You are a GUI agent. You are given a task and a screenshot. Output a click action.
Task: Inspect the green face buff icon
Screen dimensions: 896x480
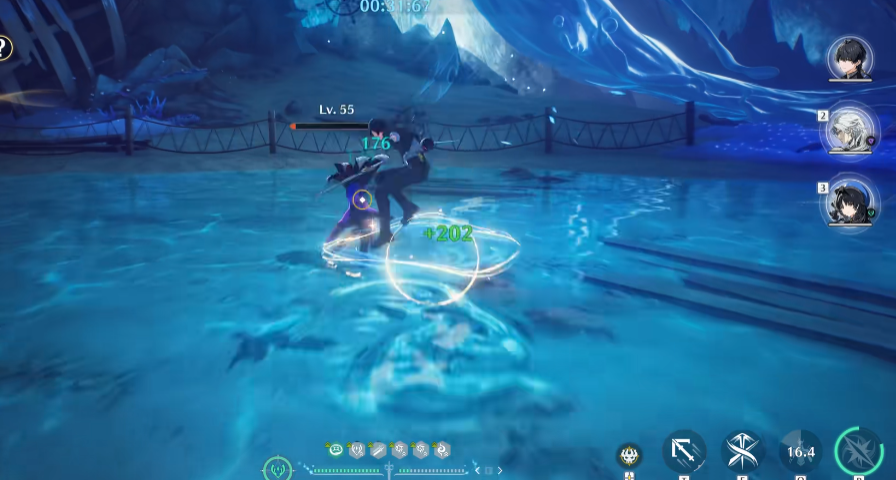334,450
